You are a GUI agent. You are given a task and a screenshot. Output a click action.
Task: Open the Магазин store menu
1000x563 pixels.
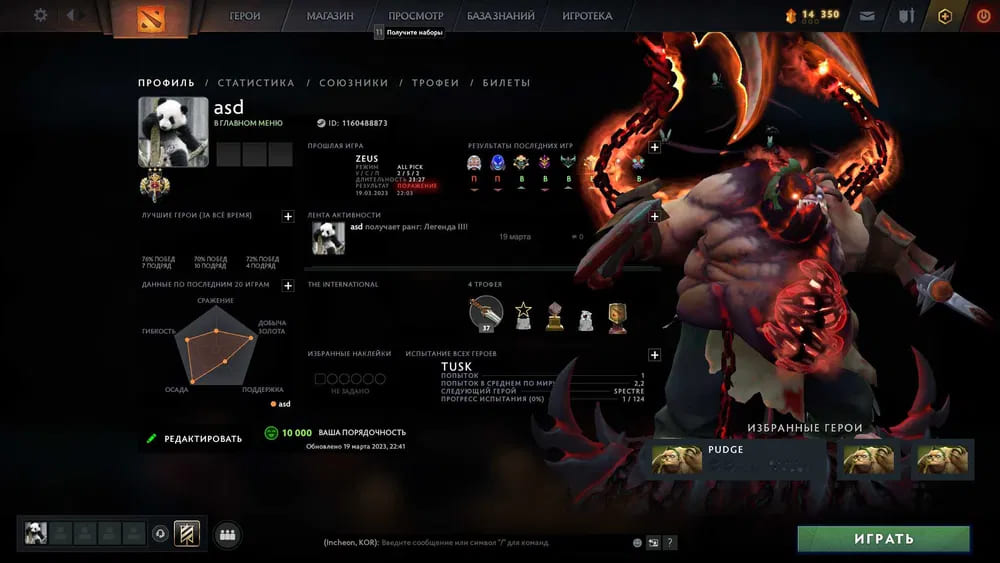click(330, 16)
